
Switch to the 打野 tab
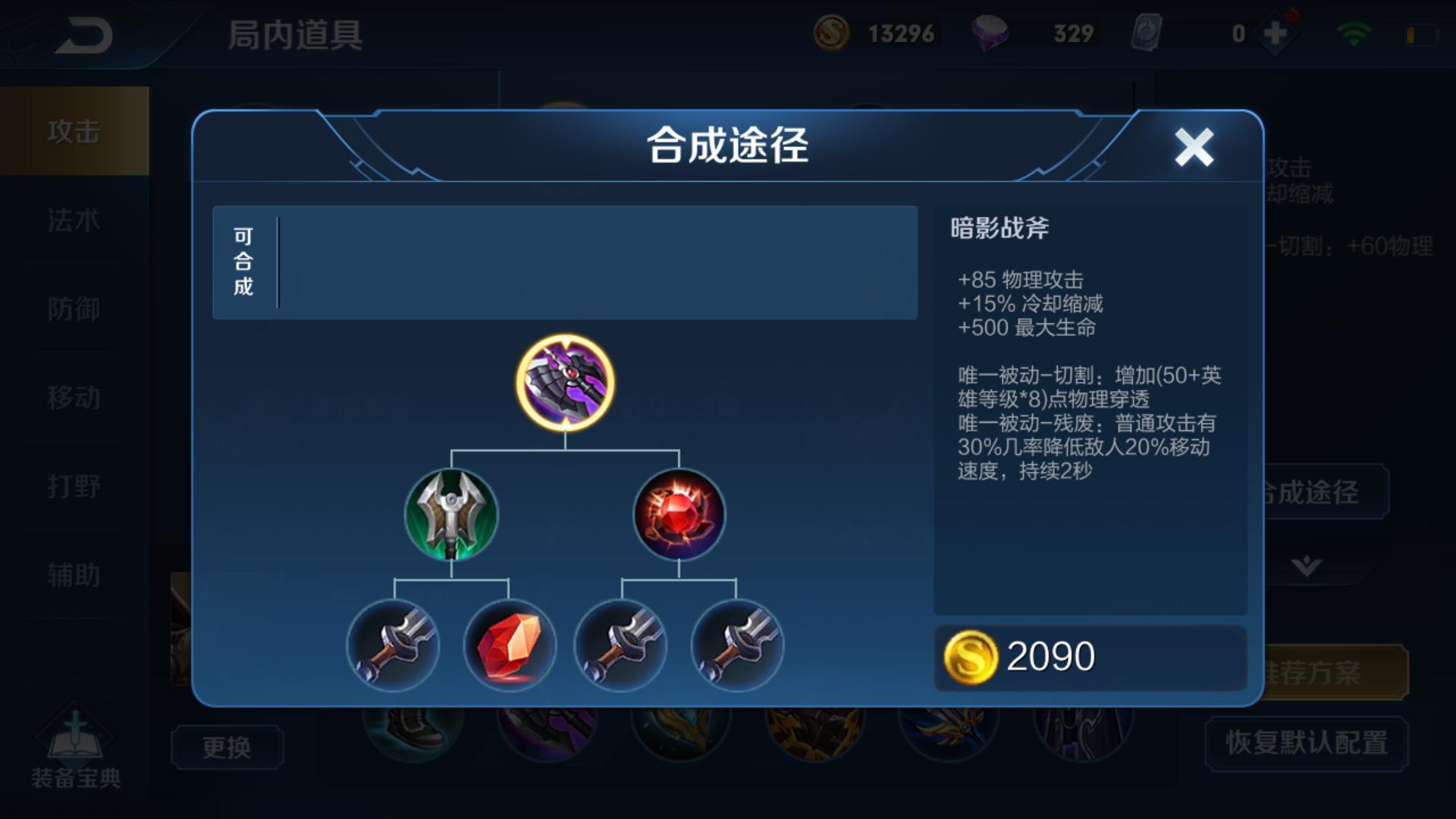point(74,486)
